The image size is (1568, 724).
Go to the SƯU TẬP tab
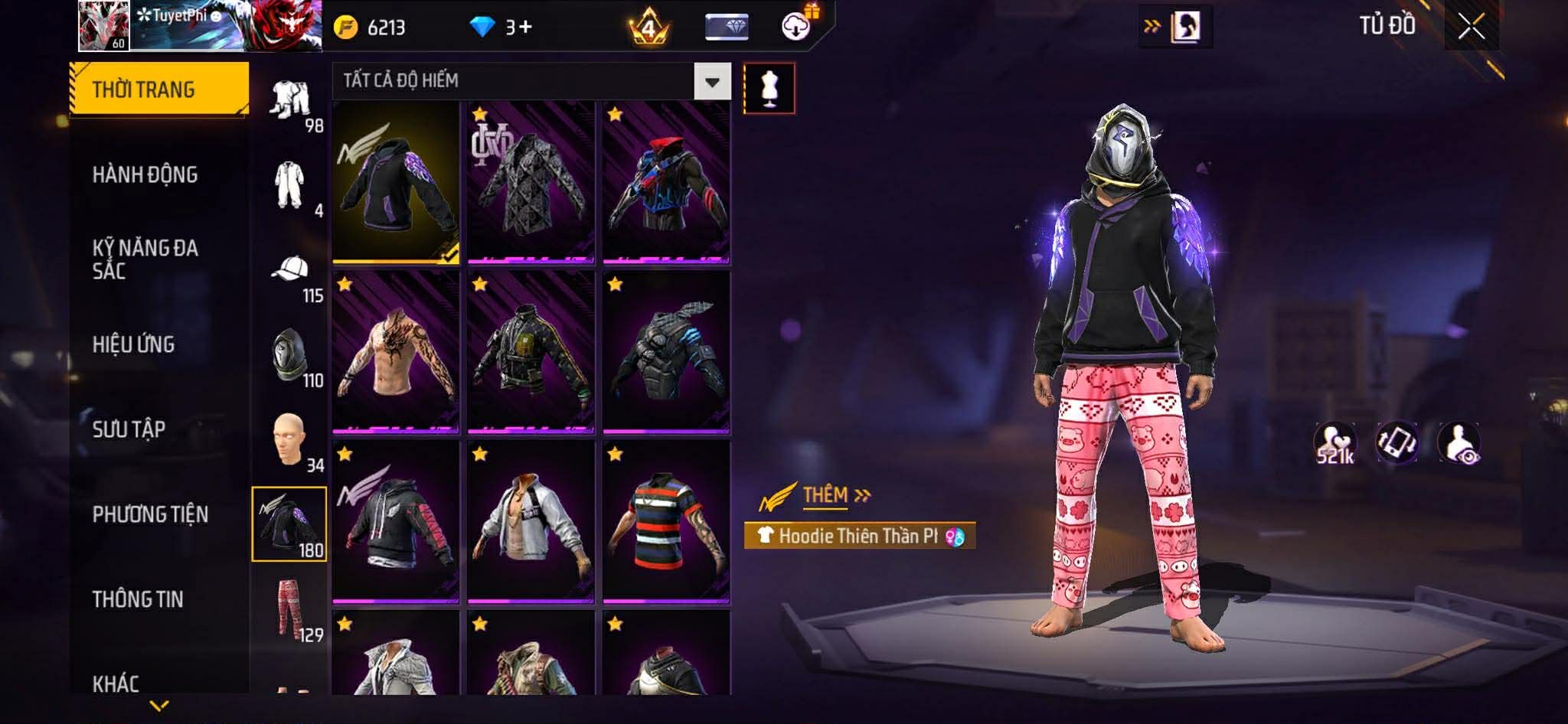pyautogui.click(x=129, y=429)
